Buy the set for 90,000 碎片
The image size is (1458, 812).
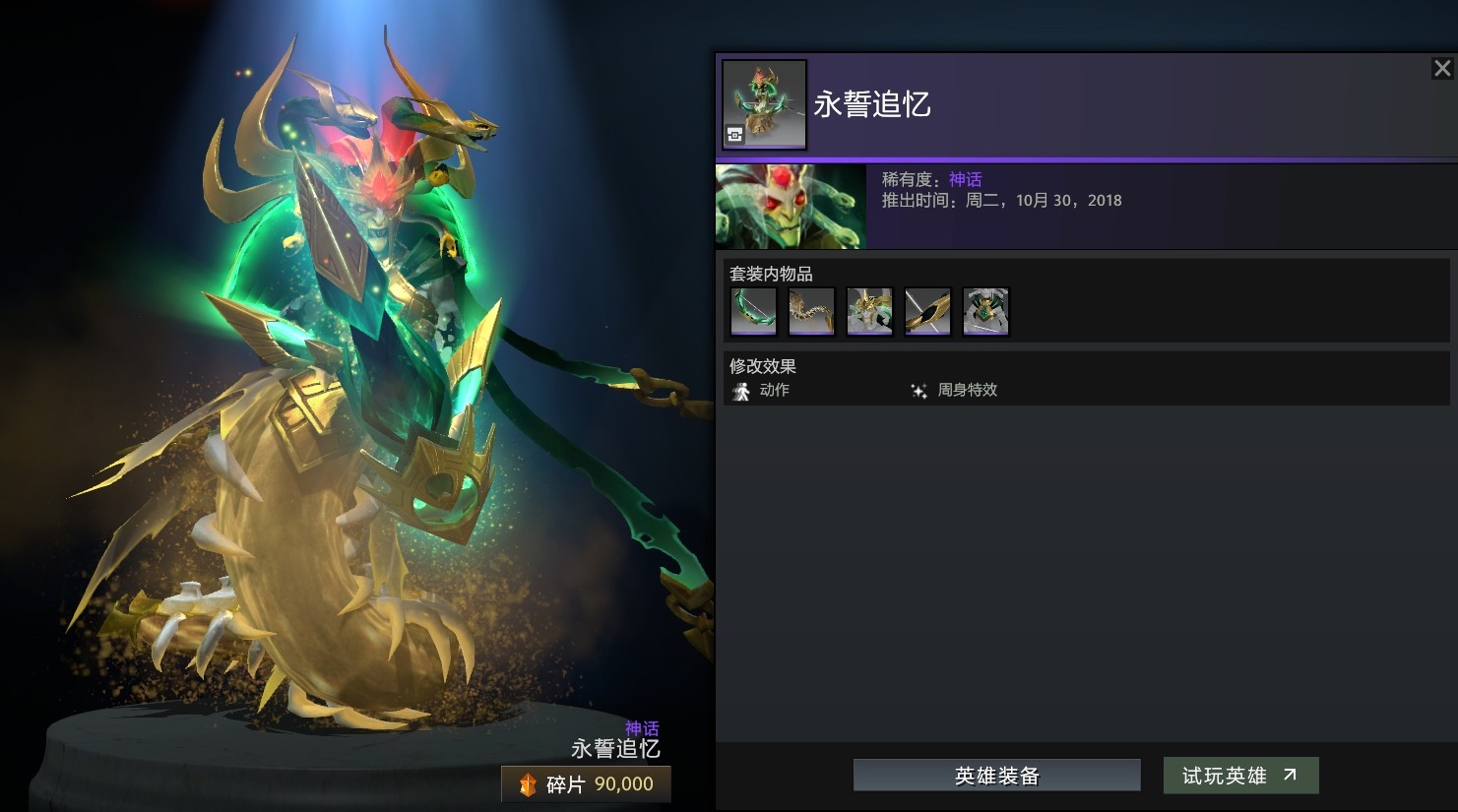(x=586, y=784)
